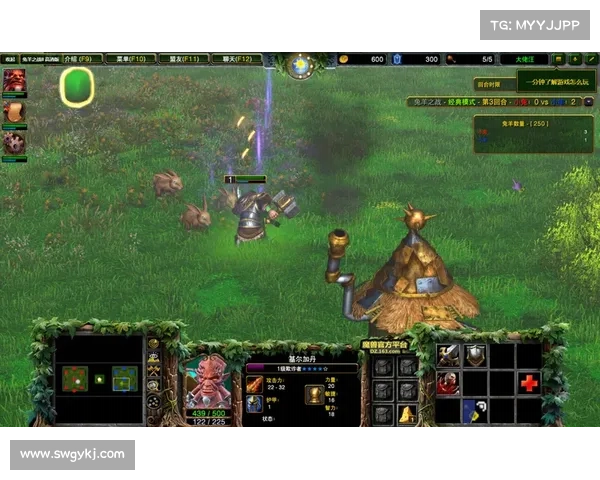The height and width of the screenshot is (480, 600).
Task: Click the attack damage sword icon
Action: 253,384
